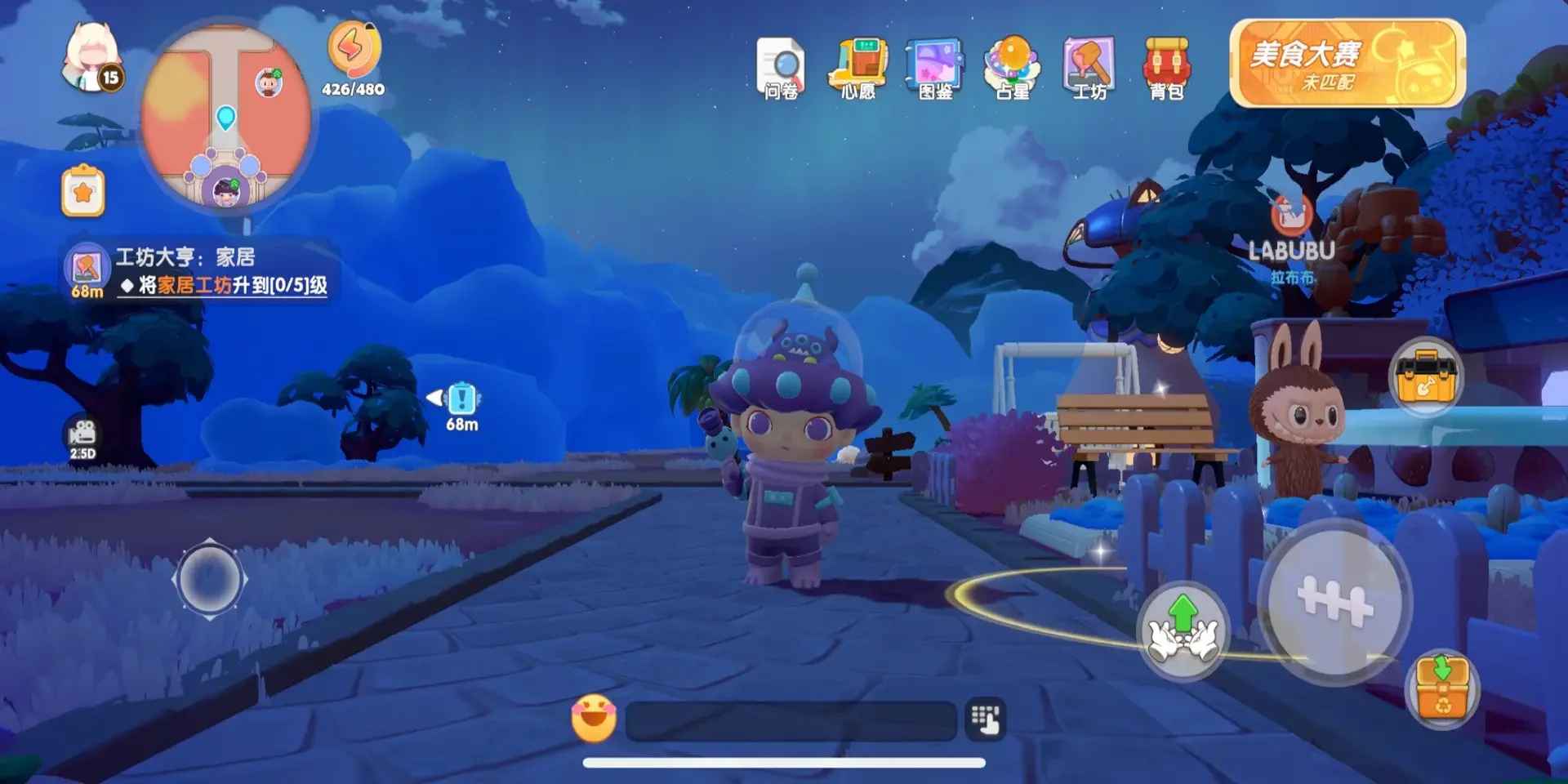Open the keypad gesture icon

[x=986, y=719]
